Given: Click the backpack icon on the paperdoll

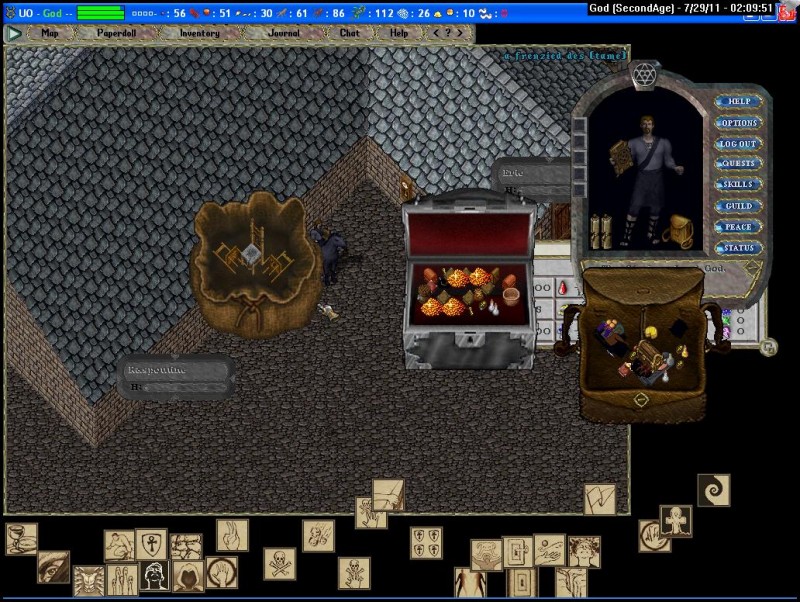Looking at the screenshot, I should click(x=681, y=230).
